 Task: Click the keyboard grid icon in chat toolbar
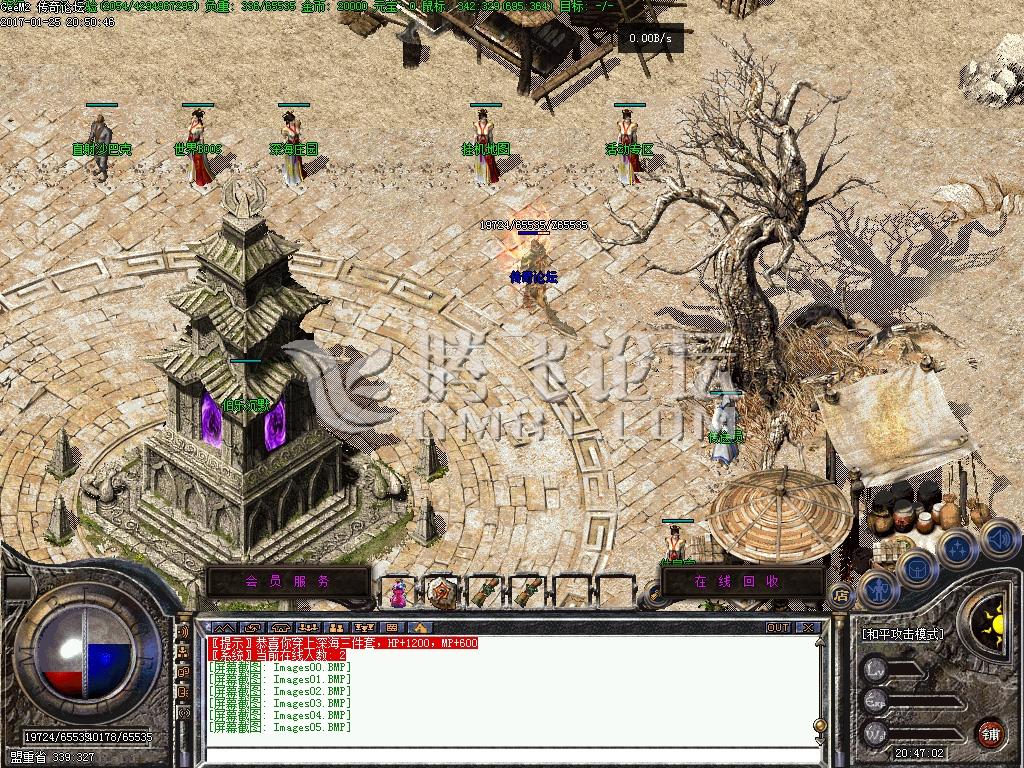pos(391,628)
